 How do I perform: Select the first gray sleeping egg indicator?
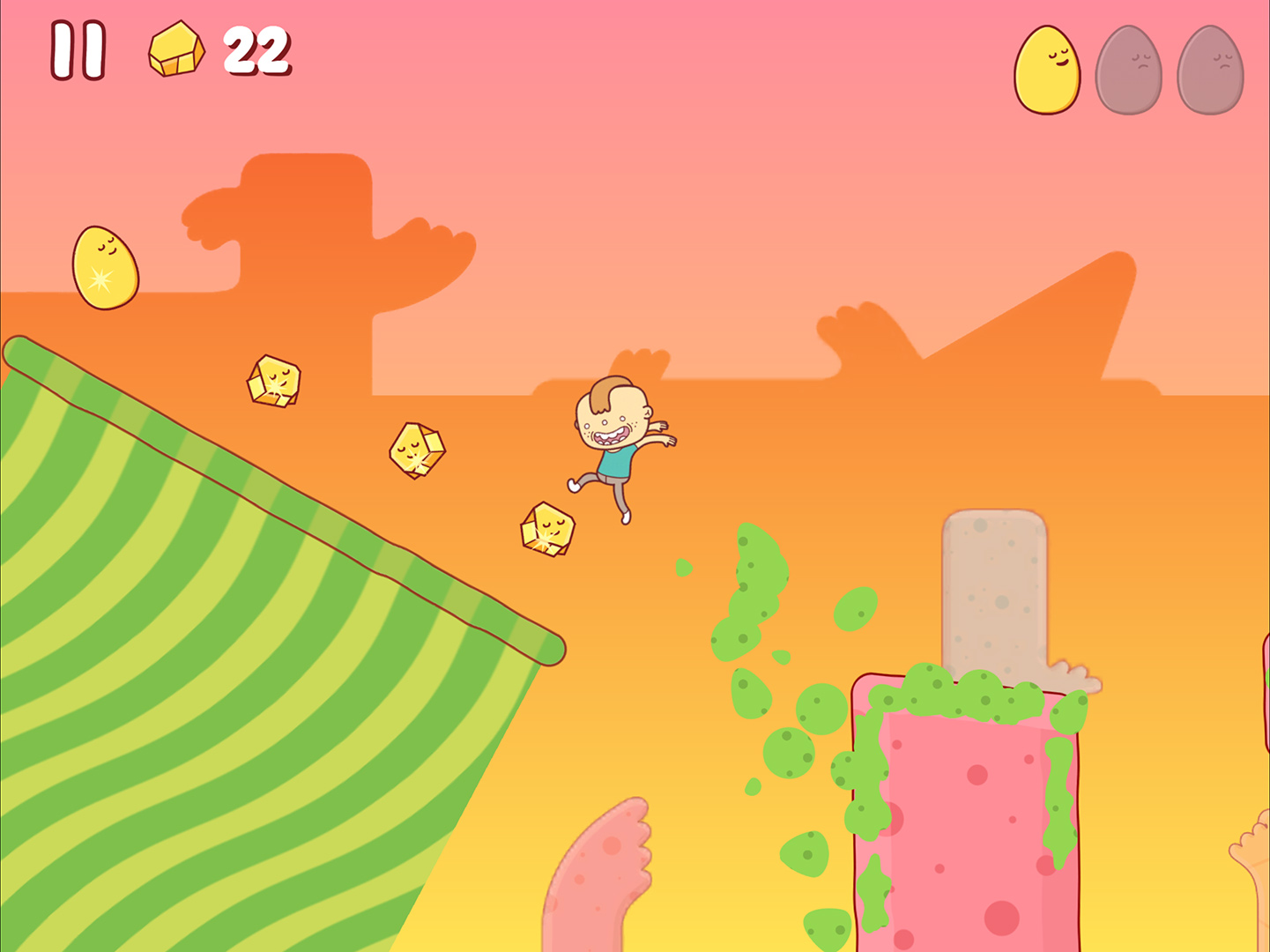click(1129, 69)
